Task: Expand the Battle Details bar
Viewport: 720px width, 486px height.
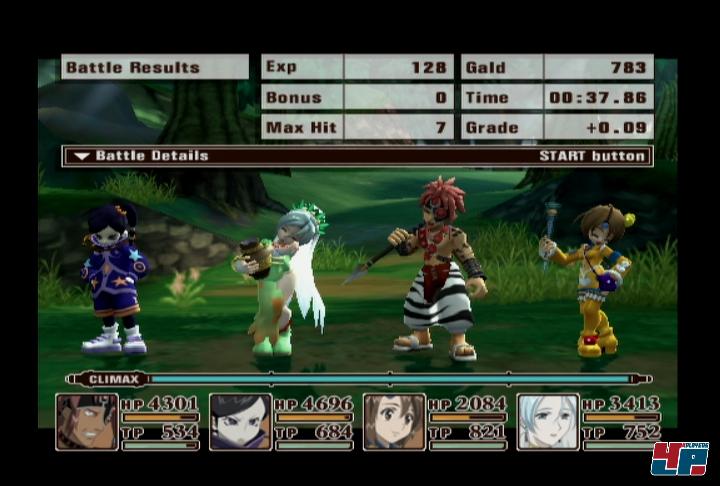Action: click(357, 156)
